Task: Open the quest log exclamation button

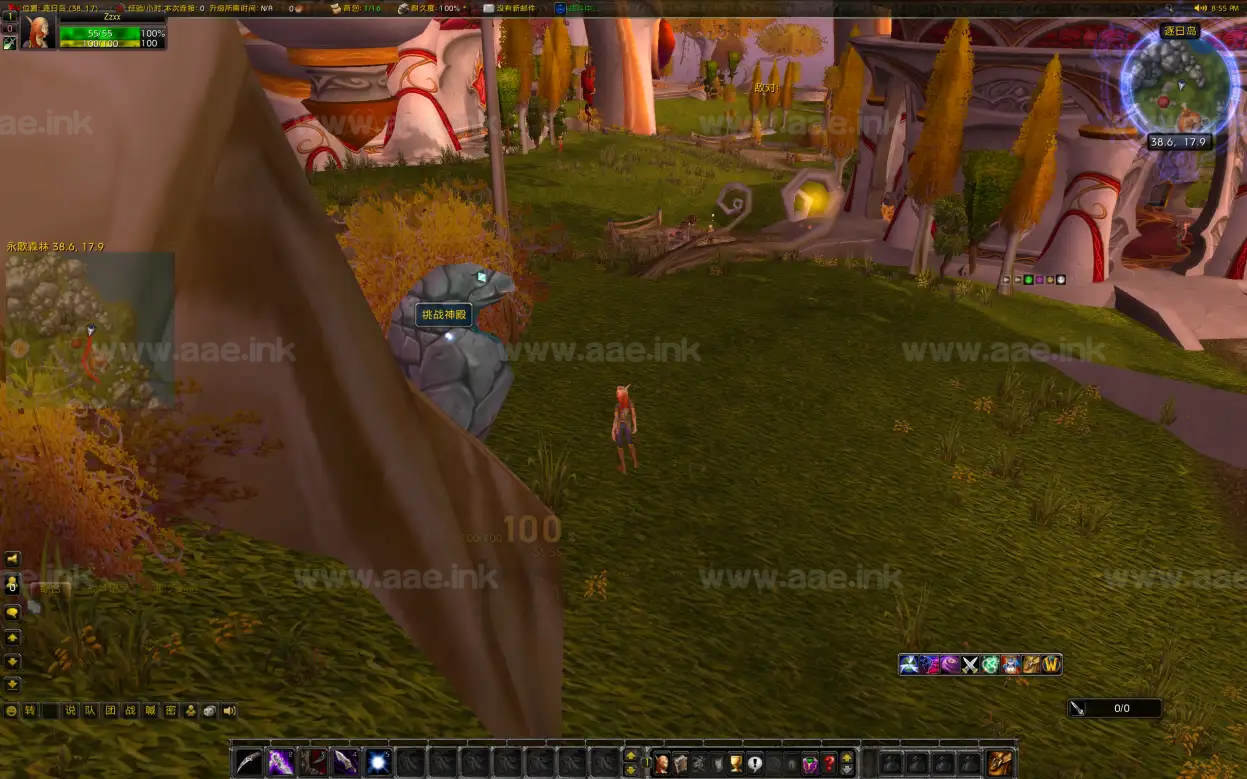Action: pos(755,764)
